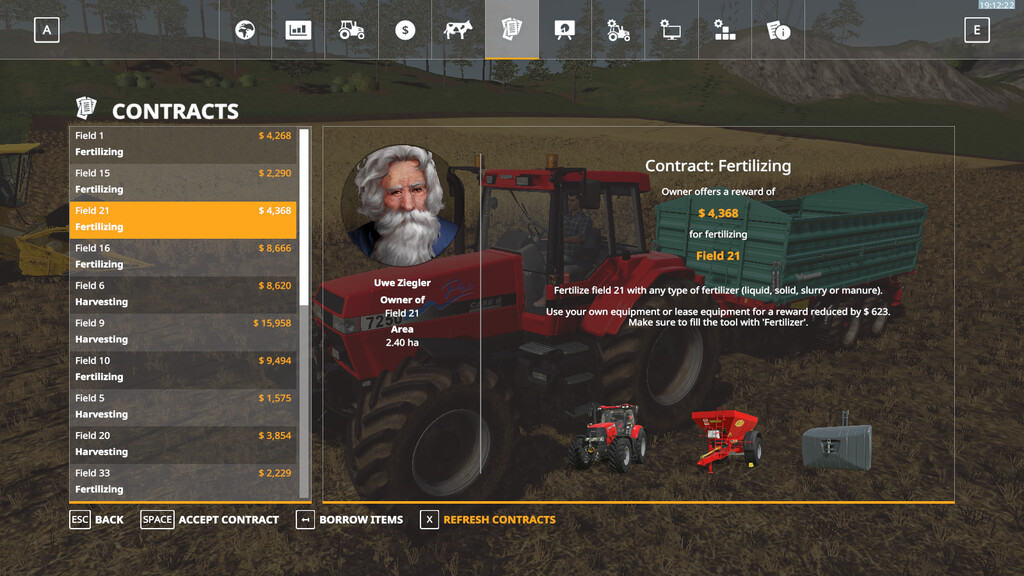Open the globe map tab
1024x576 pixels.
tap(245, 30)
